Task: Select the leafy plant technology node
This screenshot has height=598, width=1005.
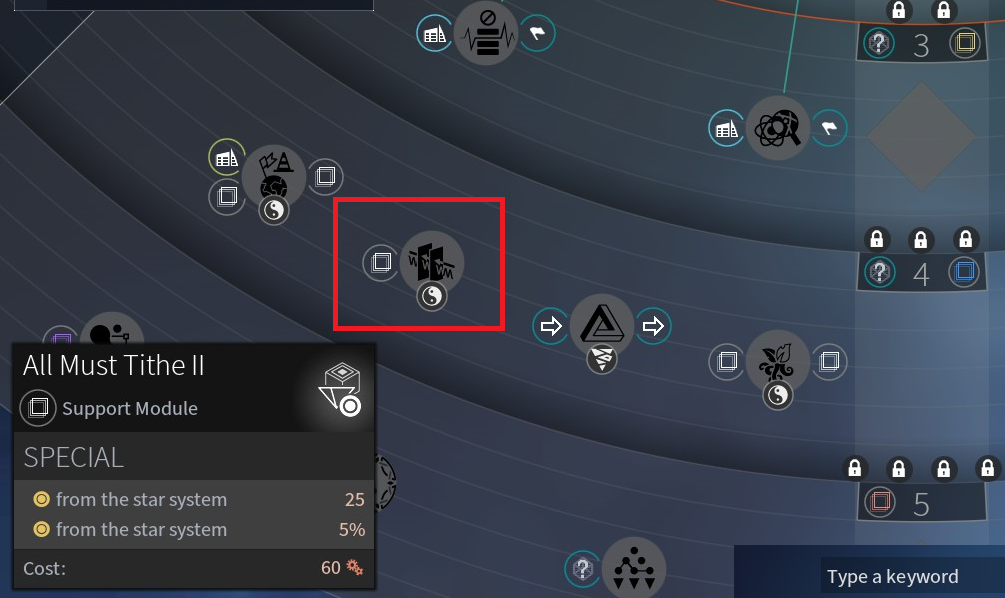Action: pyautogui.click(x=777, y=362)
